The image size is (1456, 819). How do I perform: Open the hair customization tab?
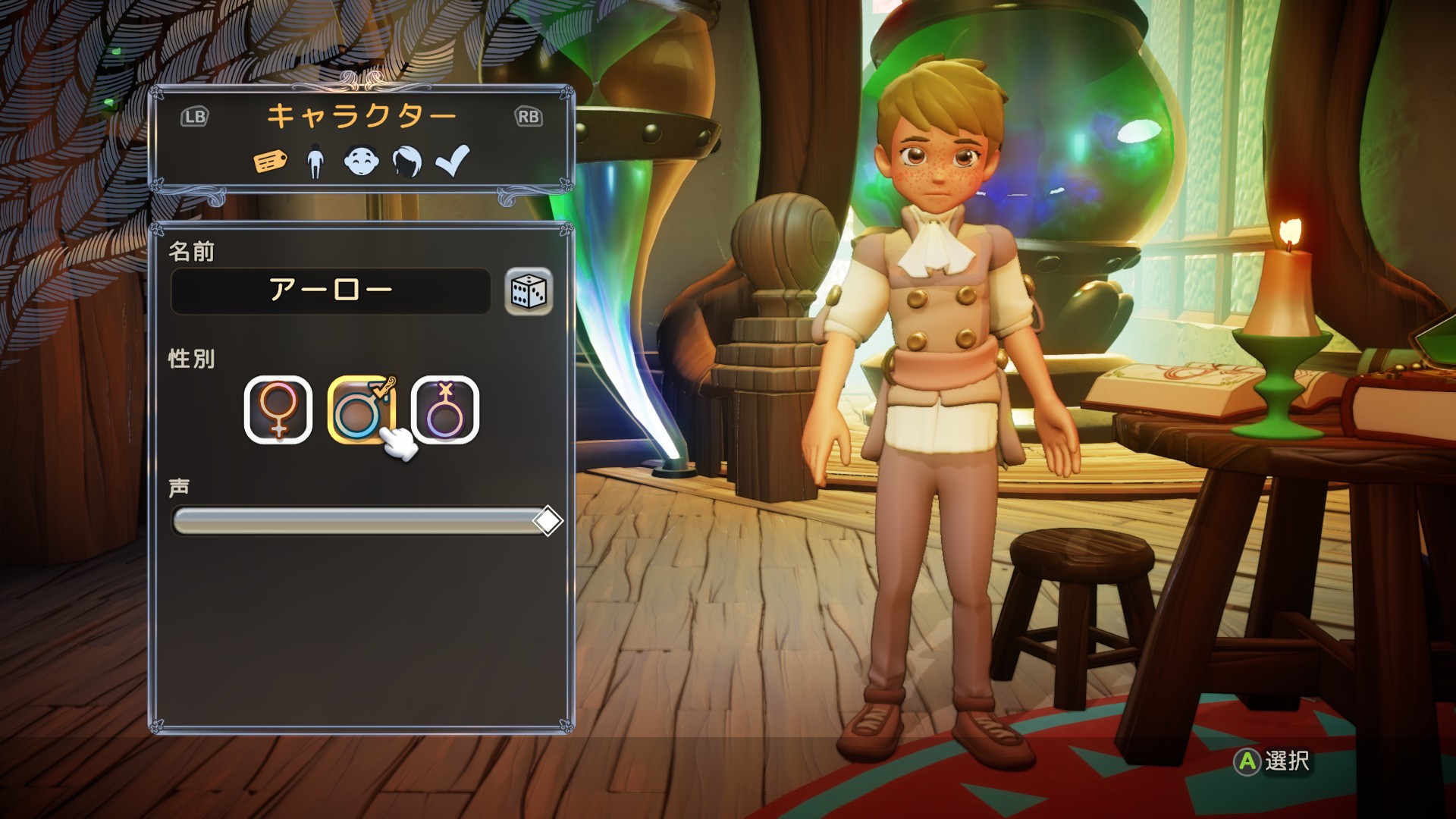click(x=407, y=162)
